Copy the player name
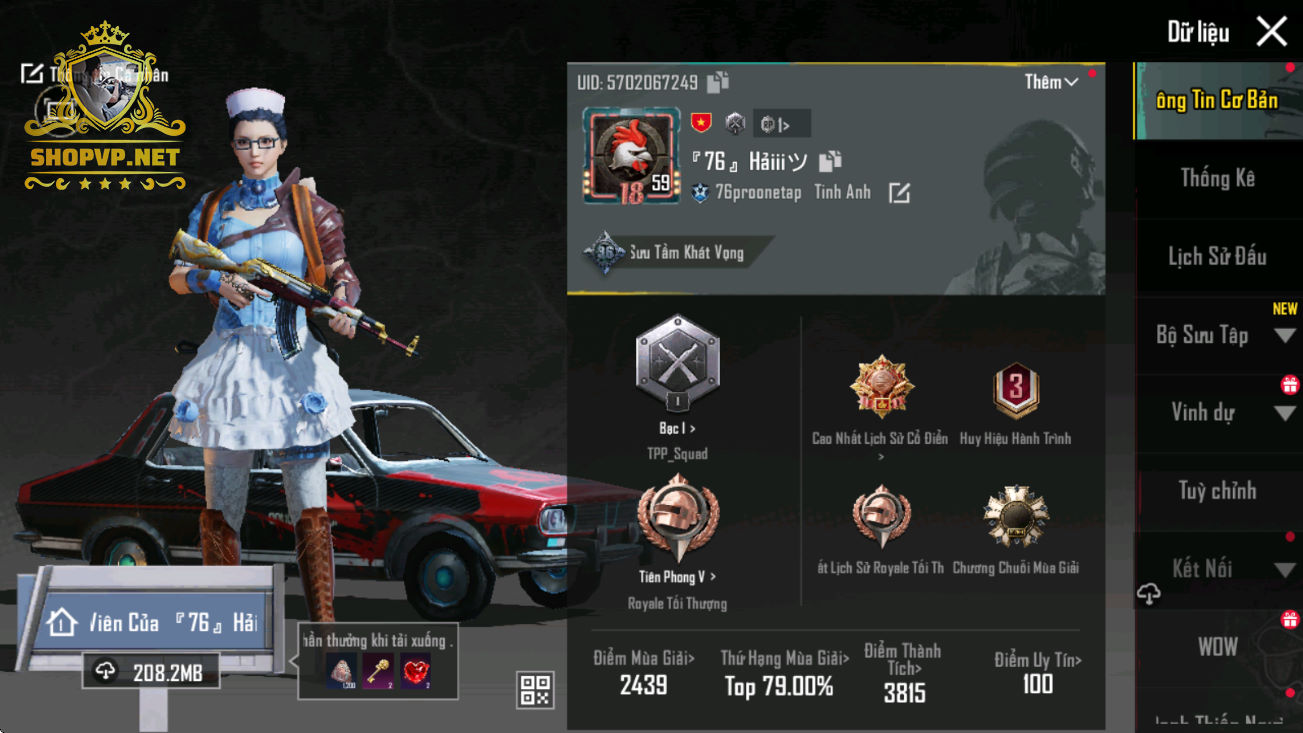 click(830, 161)
